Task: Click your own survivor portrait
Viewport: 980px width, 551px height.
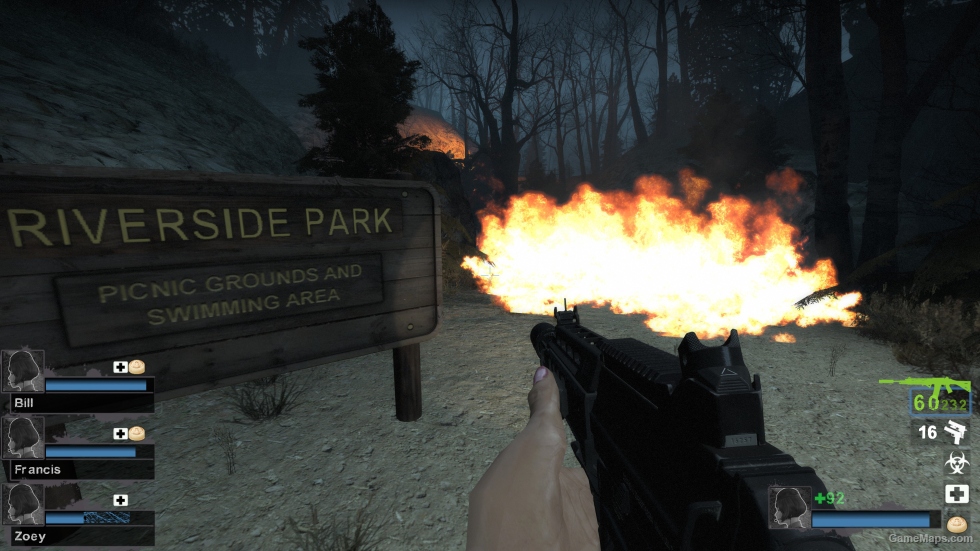Action: tap(788, 507)
